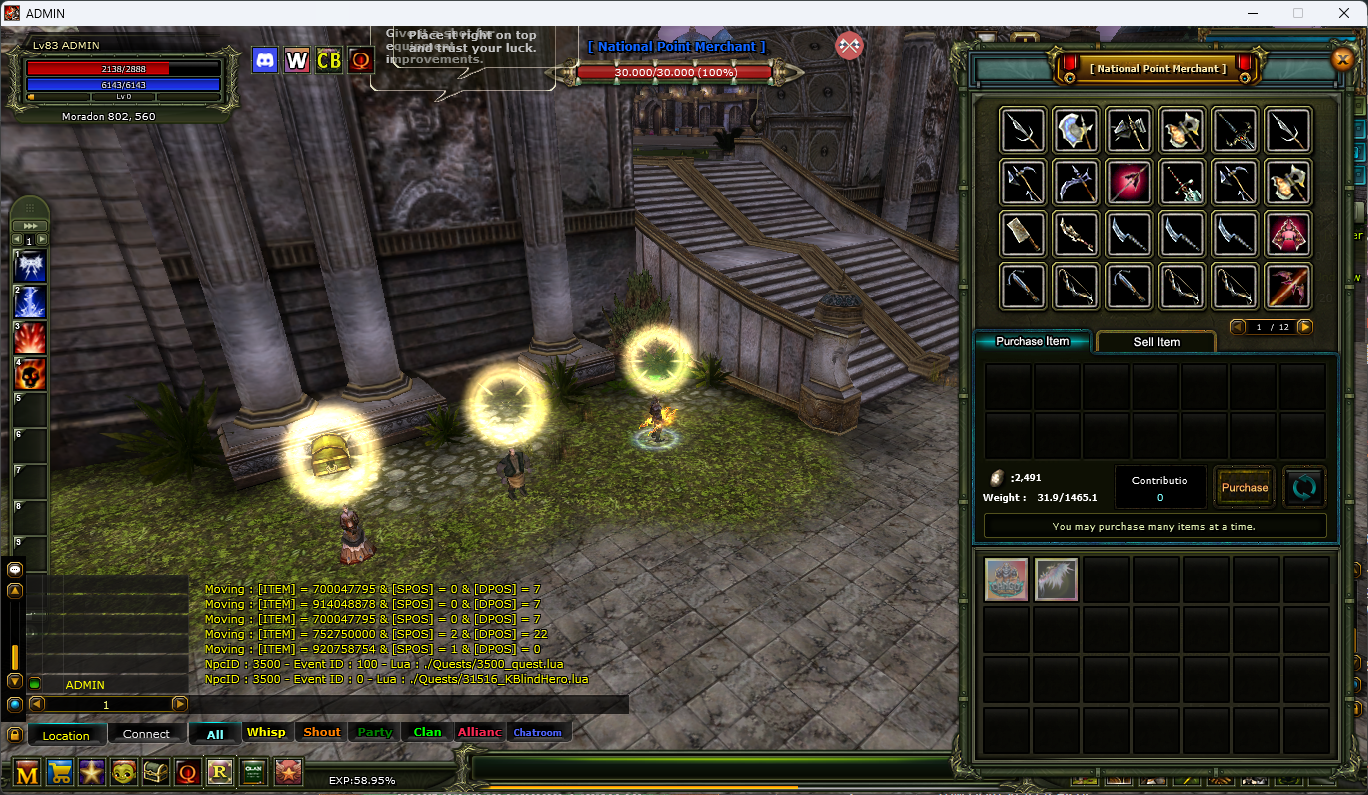
Task: Select the Shout chat tab
Action: click(322, 732)
